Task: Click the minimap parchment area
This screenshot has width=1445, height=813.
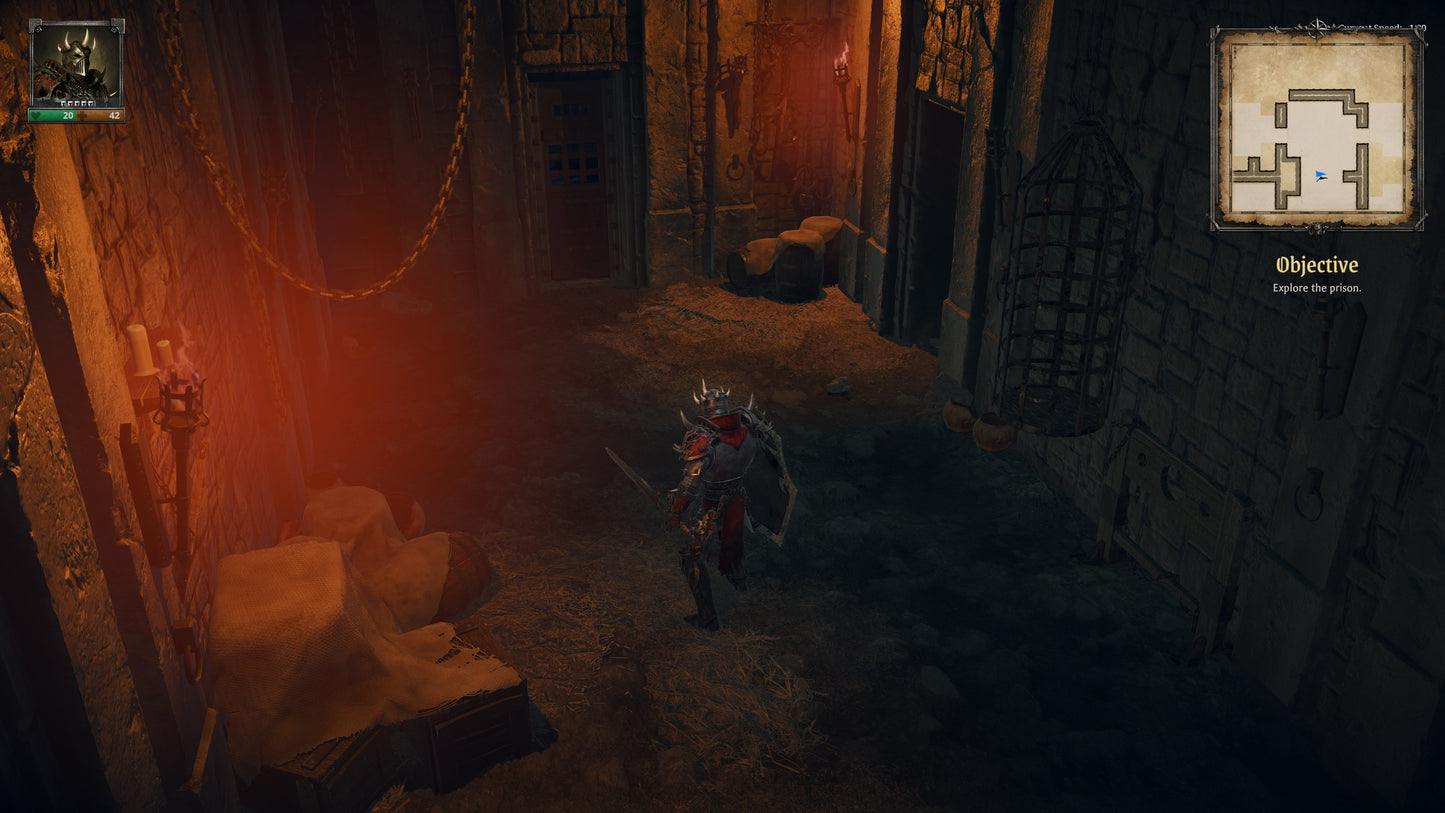Action: (x=1318, y=125)
